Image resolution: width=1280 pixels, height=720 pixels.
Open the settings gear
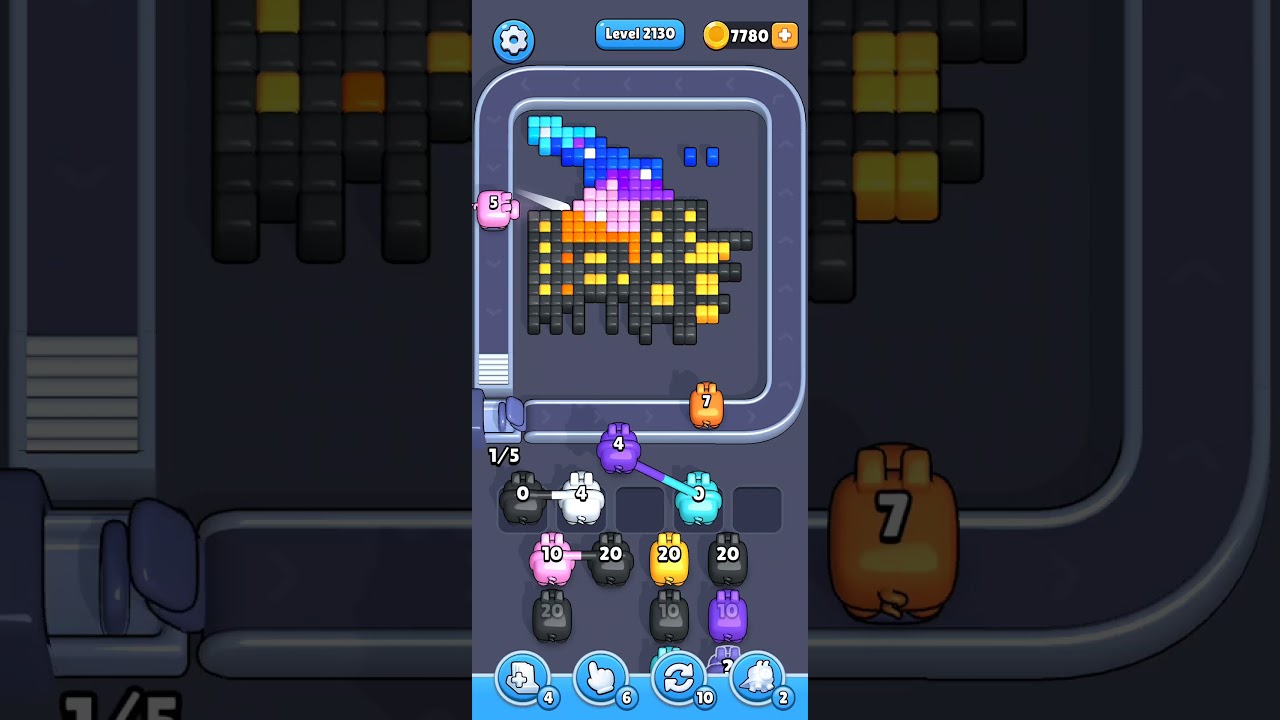pos(514,41)
